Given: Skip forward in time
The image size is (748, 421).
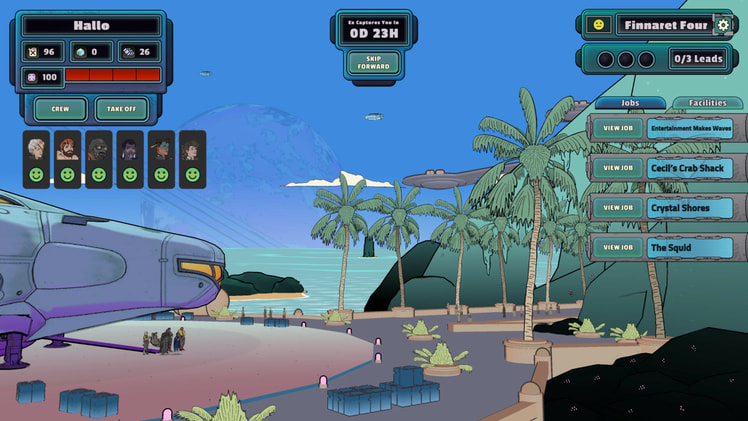Looking at the screenshot, I should (373, 63).
